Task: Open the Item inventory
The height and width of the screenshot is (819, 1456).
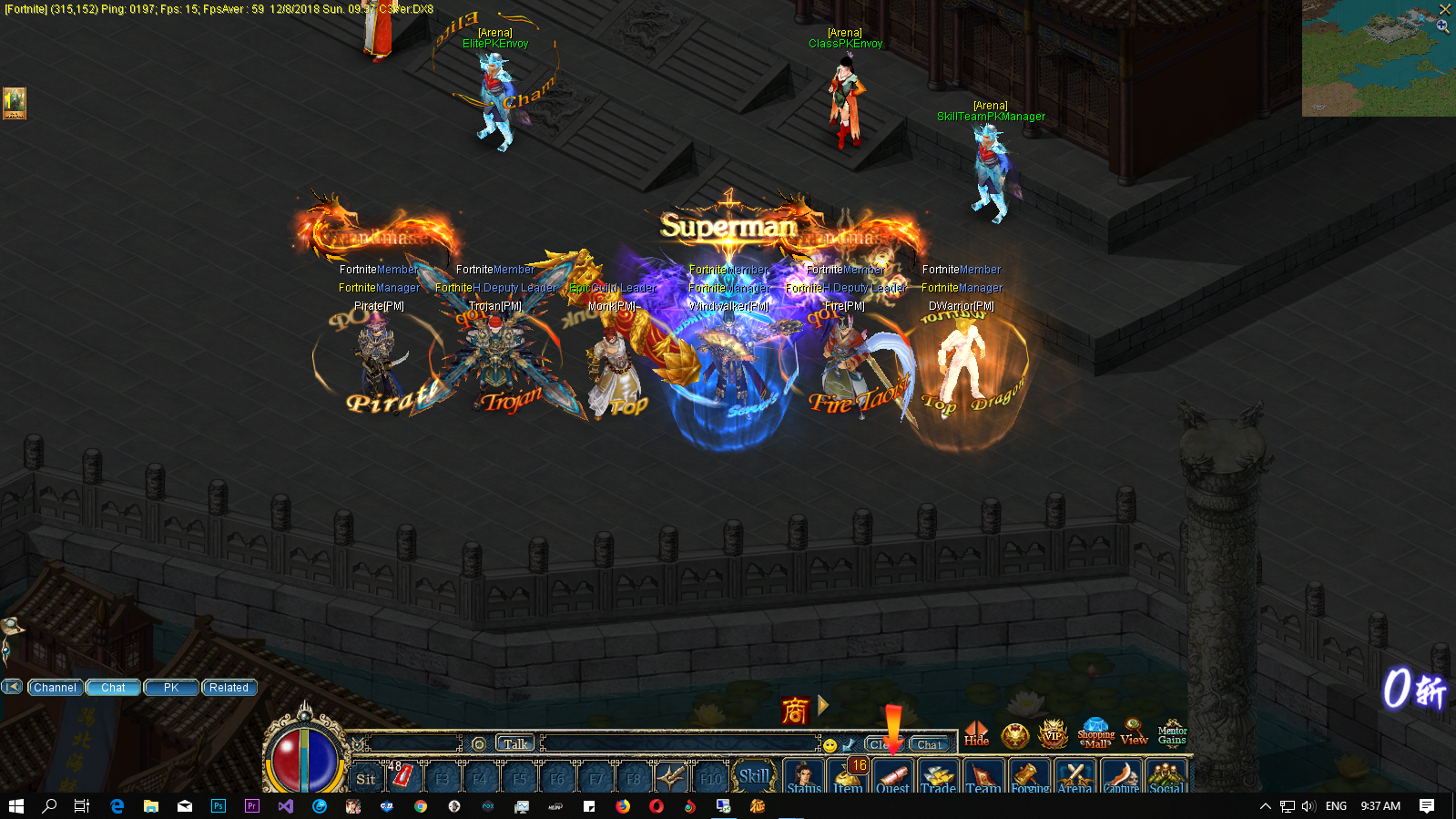Action: (x=848, y=776)
